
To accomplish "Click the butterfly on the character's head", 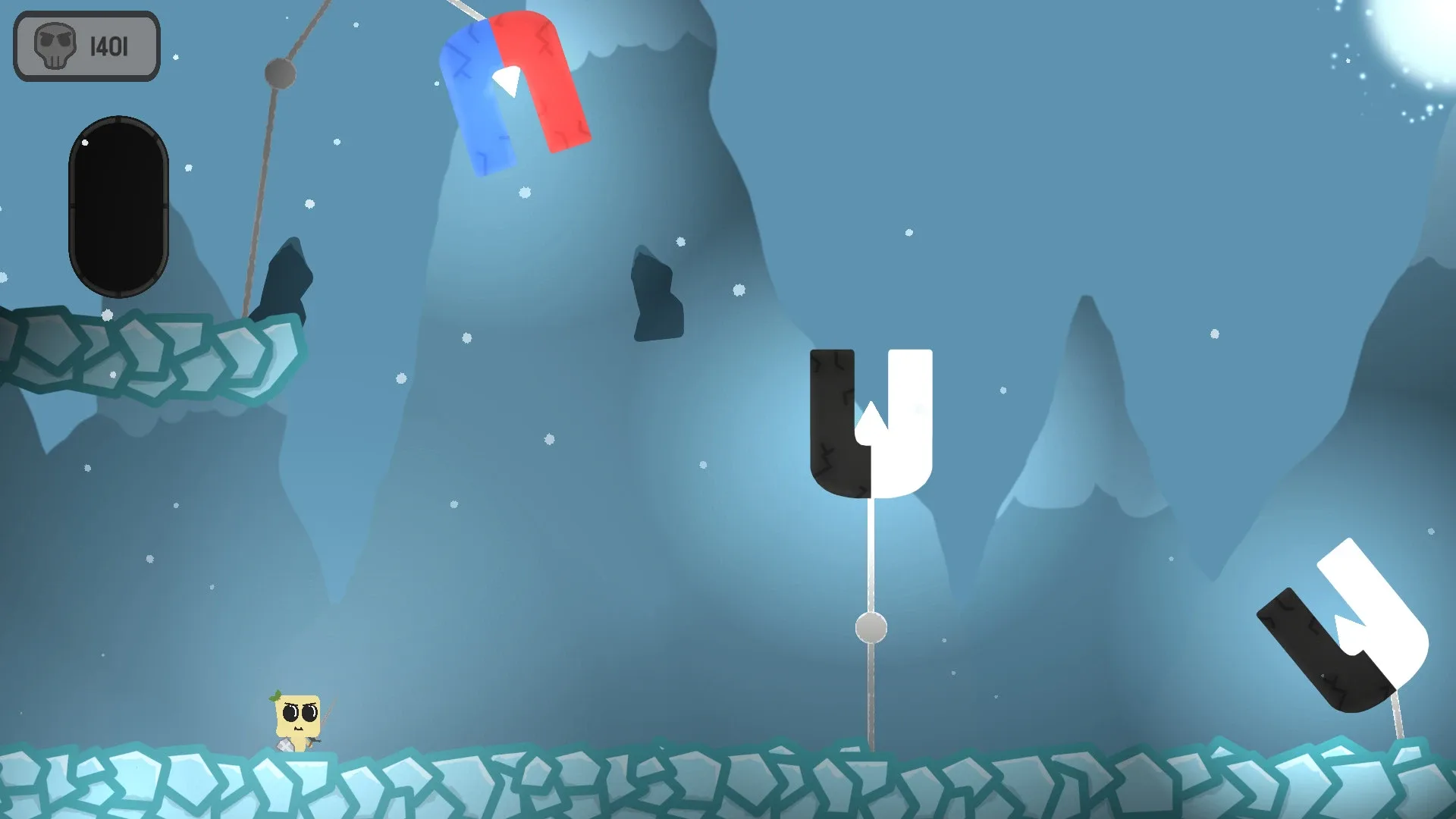I will [275, 696].
